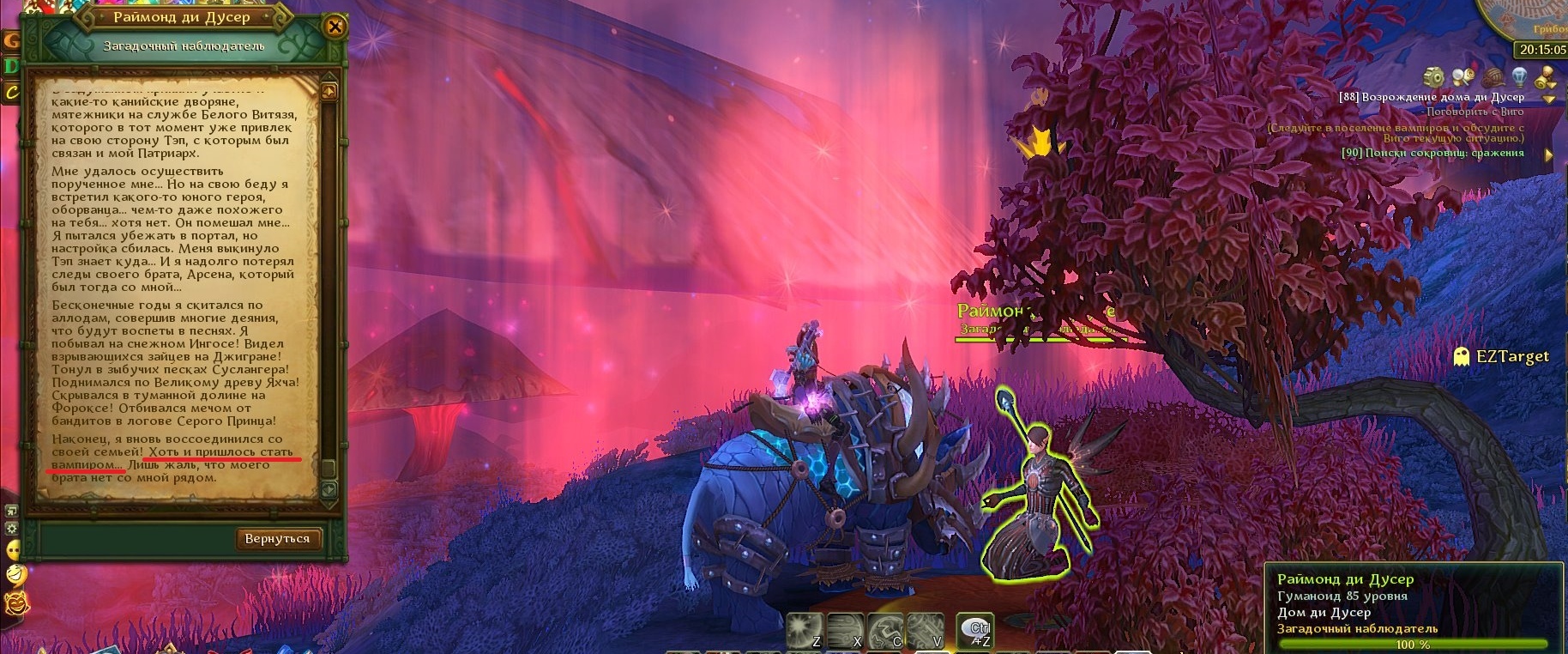Screen dimensions: 1568x654
Task: Expand the side arrow next to quest tracker
Action: [1548, 154]
